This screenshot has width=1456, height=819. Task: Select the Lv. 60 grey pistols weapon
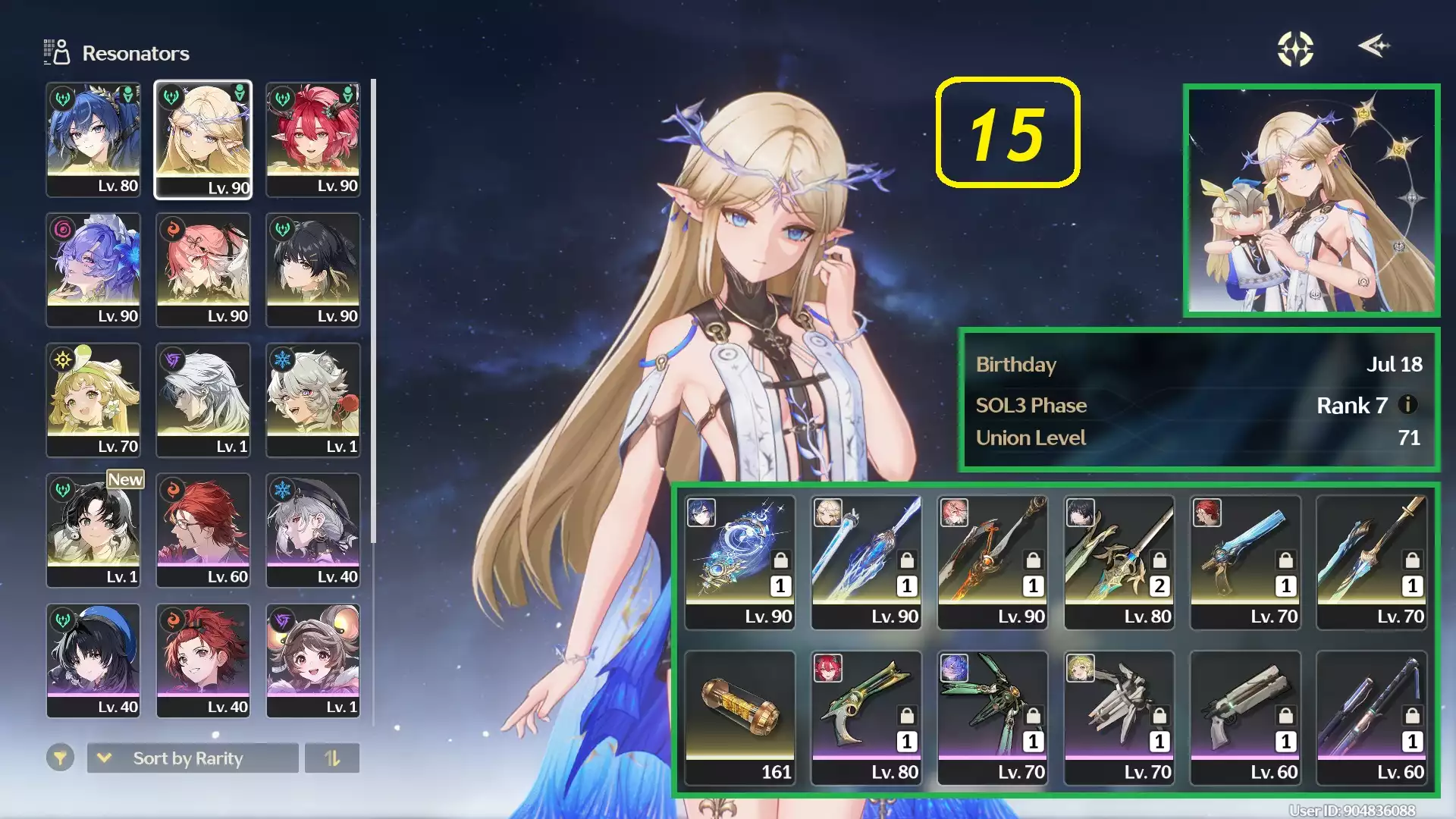tap(1245, 717)
